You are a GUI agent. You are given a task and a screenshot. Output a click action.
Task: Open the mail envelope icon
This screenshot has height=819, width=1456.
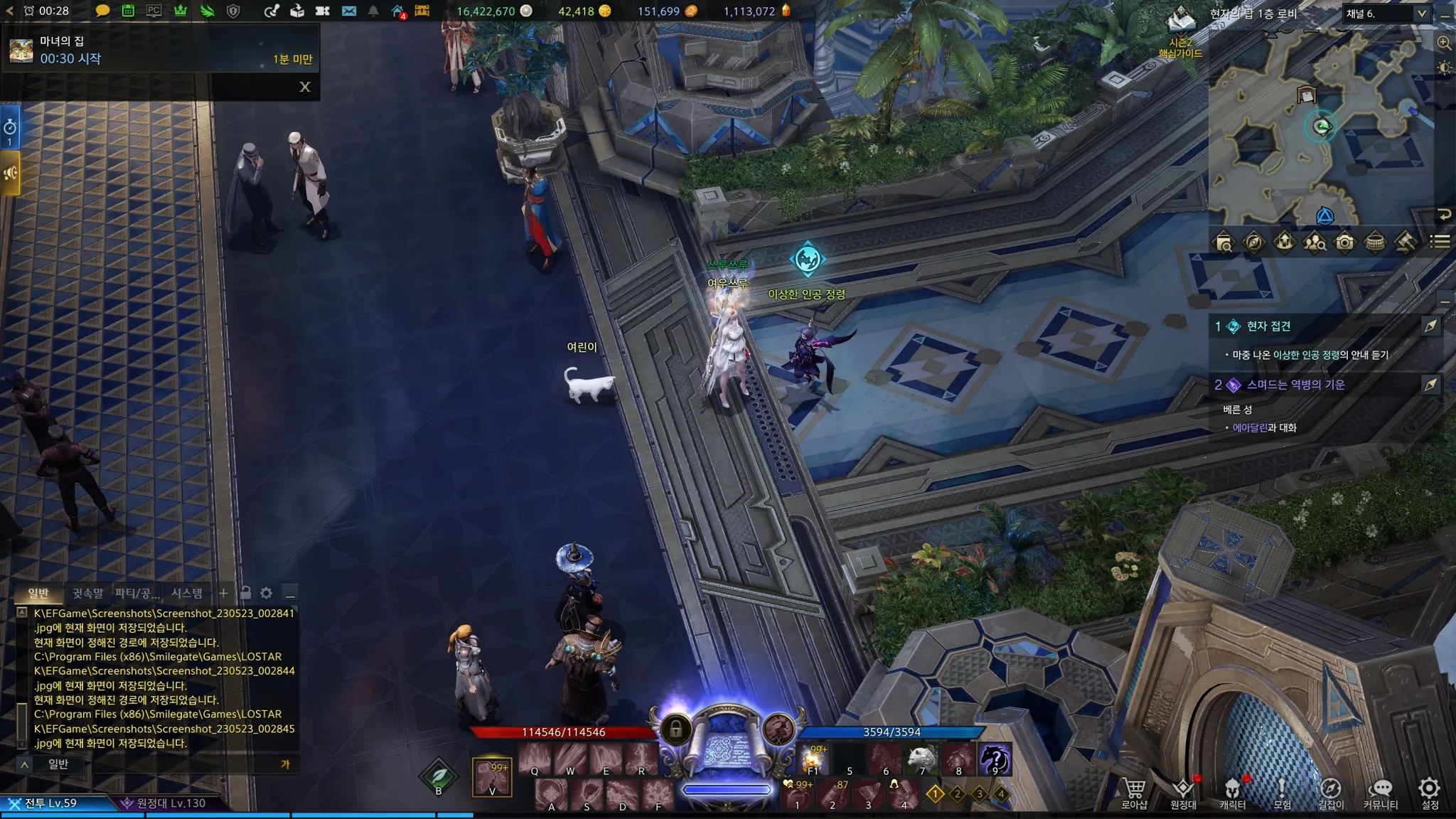pos(348,11)
